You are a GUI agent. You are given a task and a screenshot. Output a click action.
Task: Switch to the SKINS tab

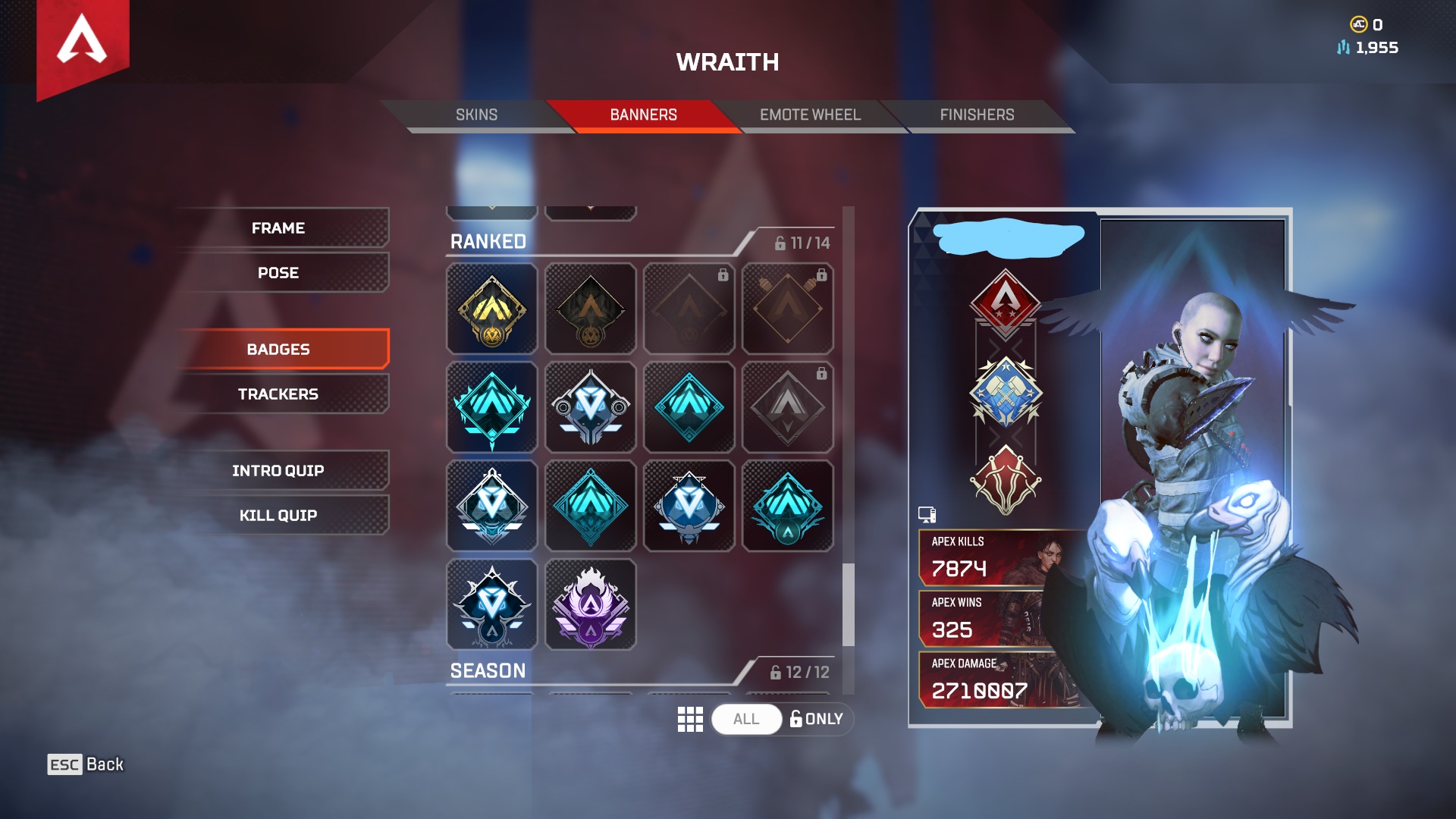click(475, 115)
